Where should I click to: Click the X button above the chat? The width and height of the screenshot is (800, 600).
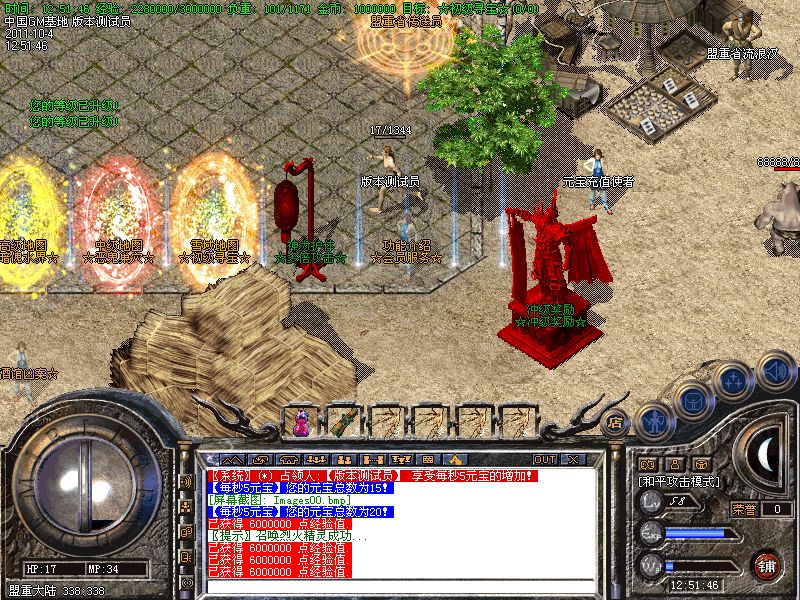[x=573, y=459]
